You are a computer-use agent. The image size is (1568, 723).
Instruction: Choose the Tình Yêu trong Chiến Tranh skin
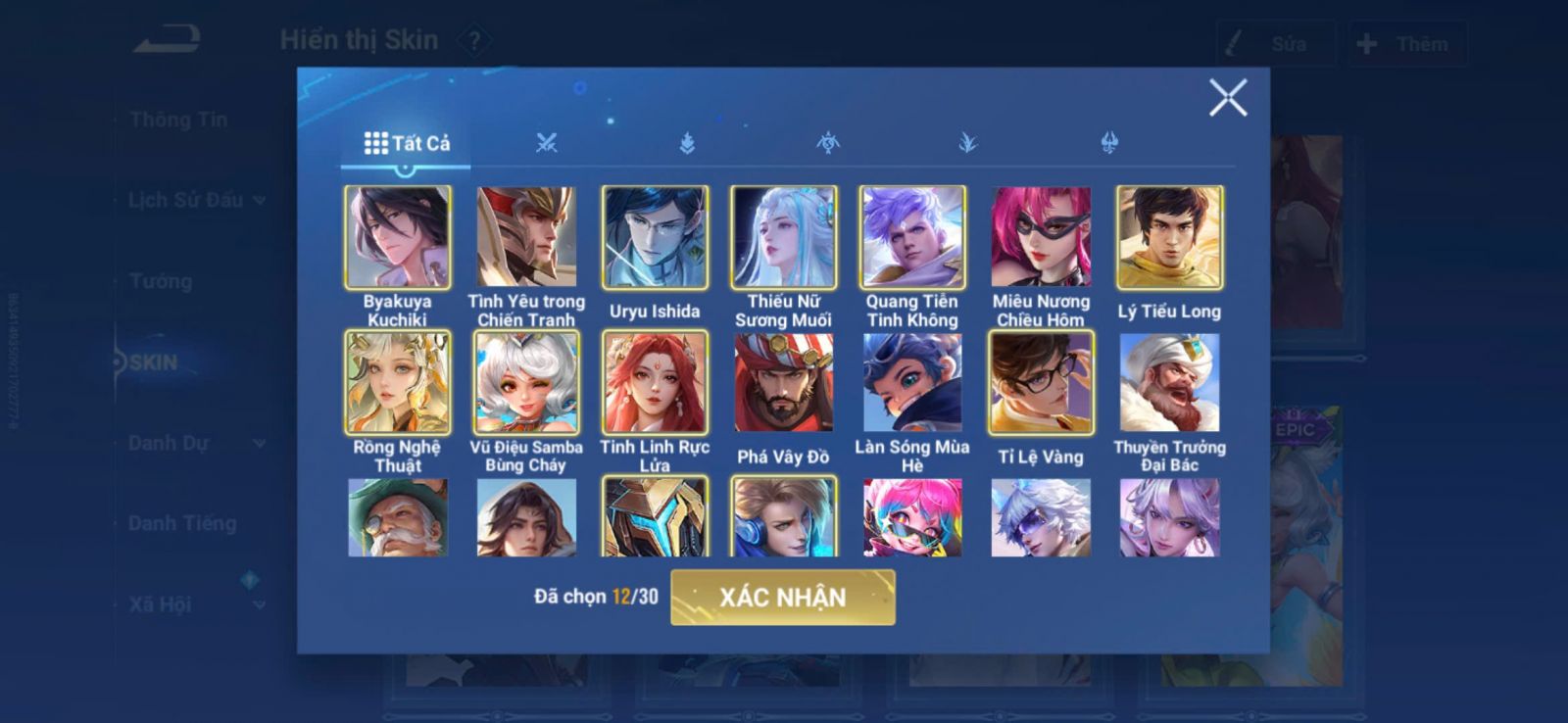pos(526,237)
